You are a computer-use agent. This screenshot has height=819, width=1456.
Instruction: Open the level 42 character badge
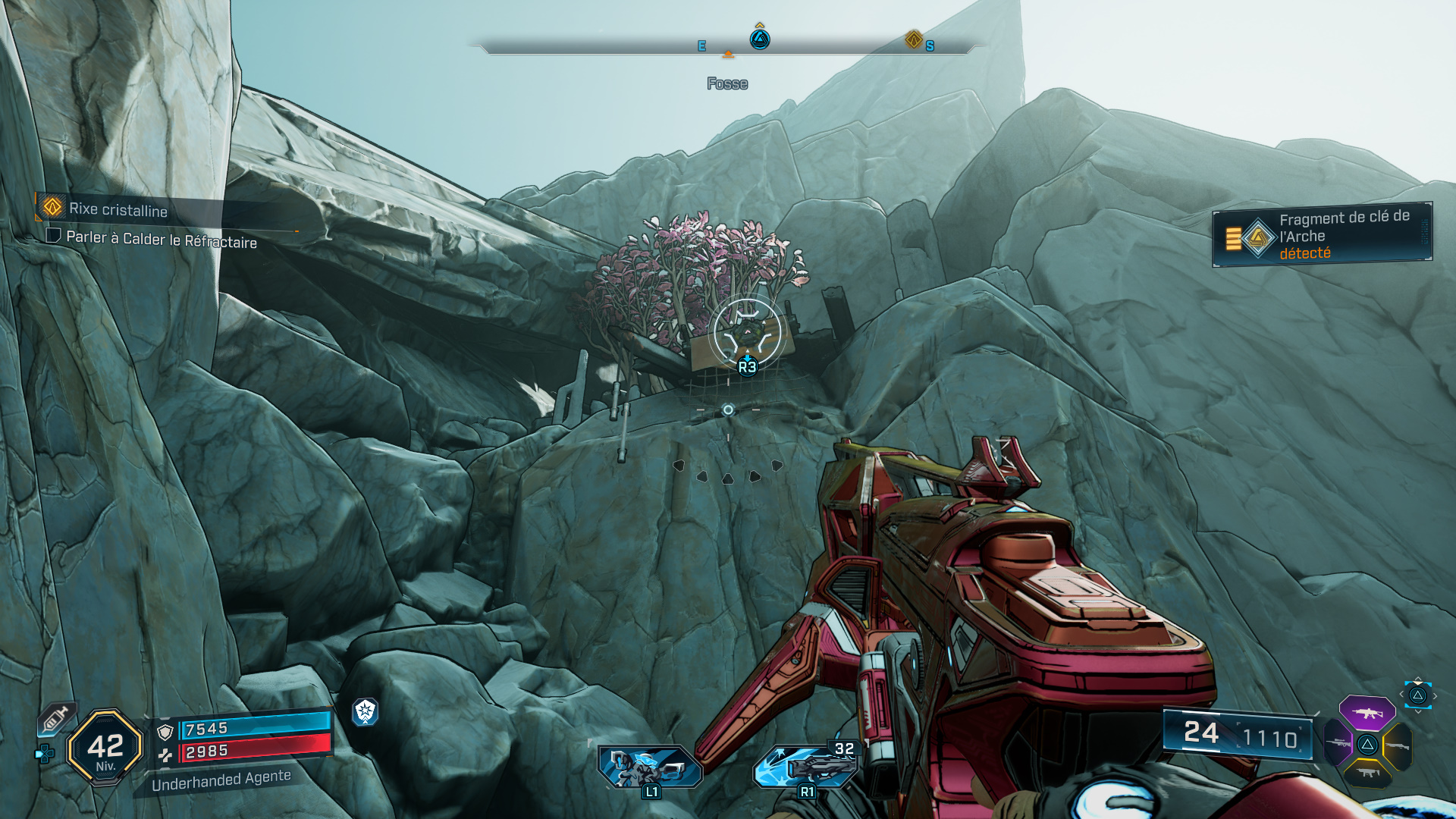coord(105,748)
